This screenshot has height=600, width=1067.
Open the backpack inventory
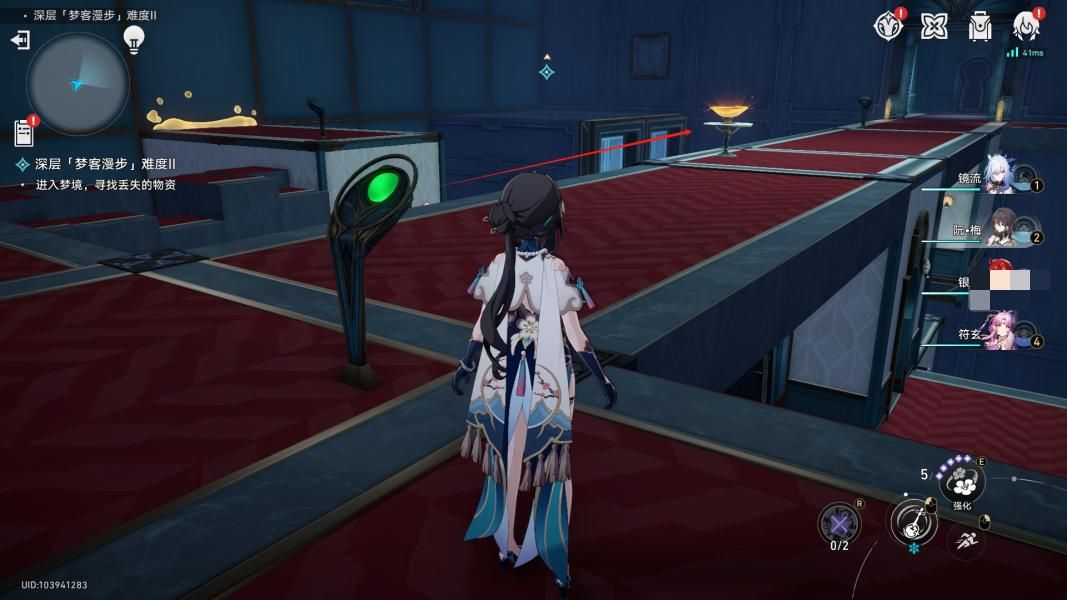(x=980, y=26)
